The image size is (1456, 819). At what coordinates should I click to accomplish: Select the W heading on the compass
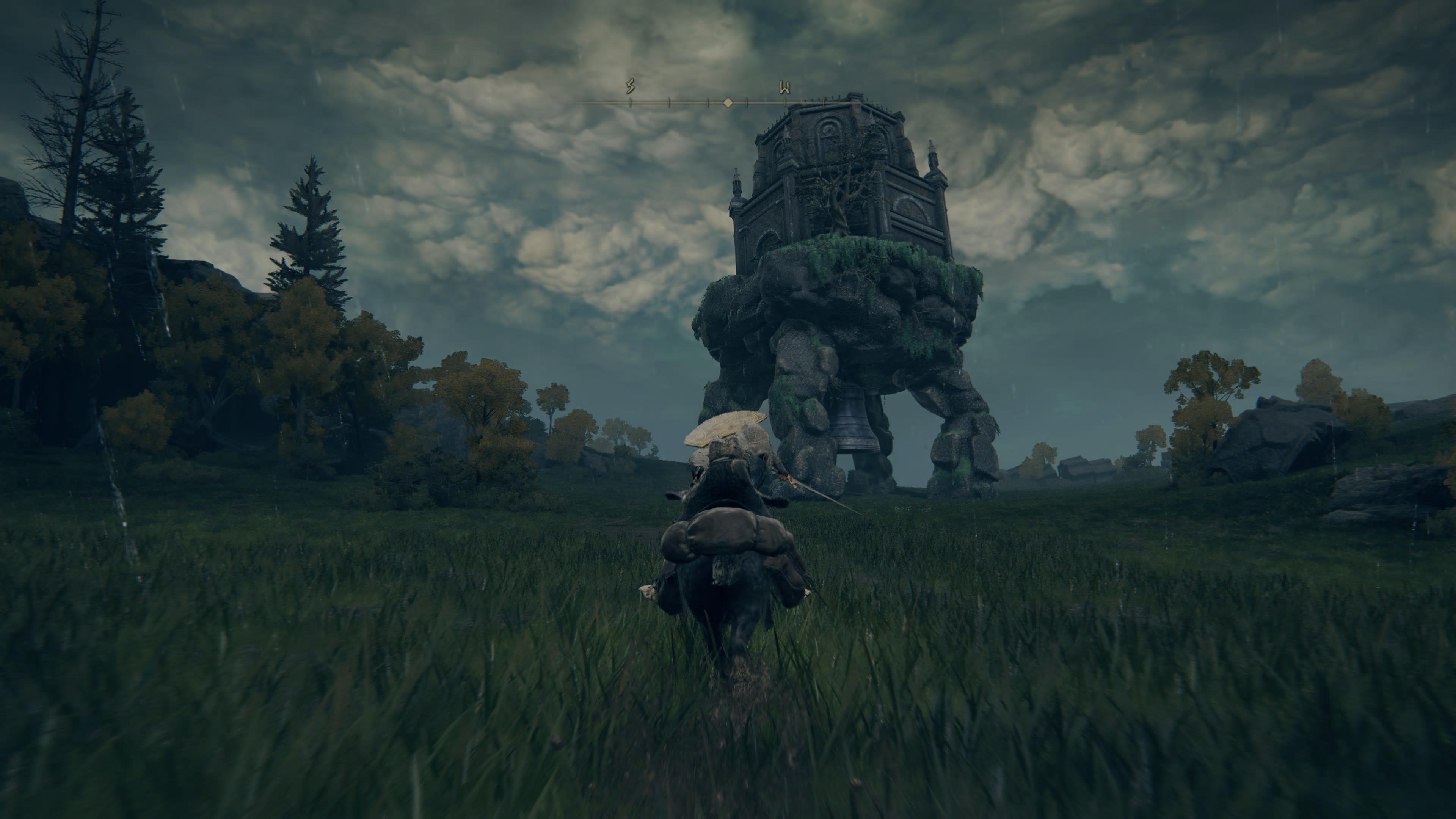pyautogui.click(x=784, y=88)
